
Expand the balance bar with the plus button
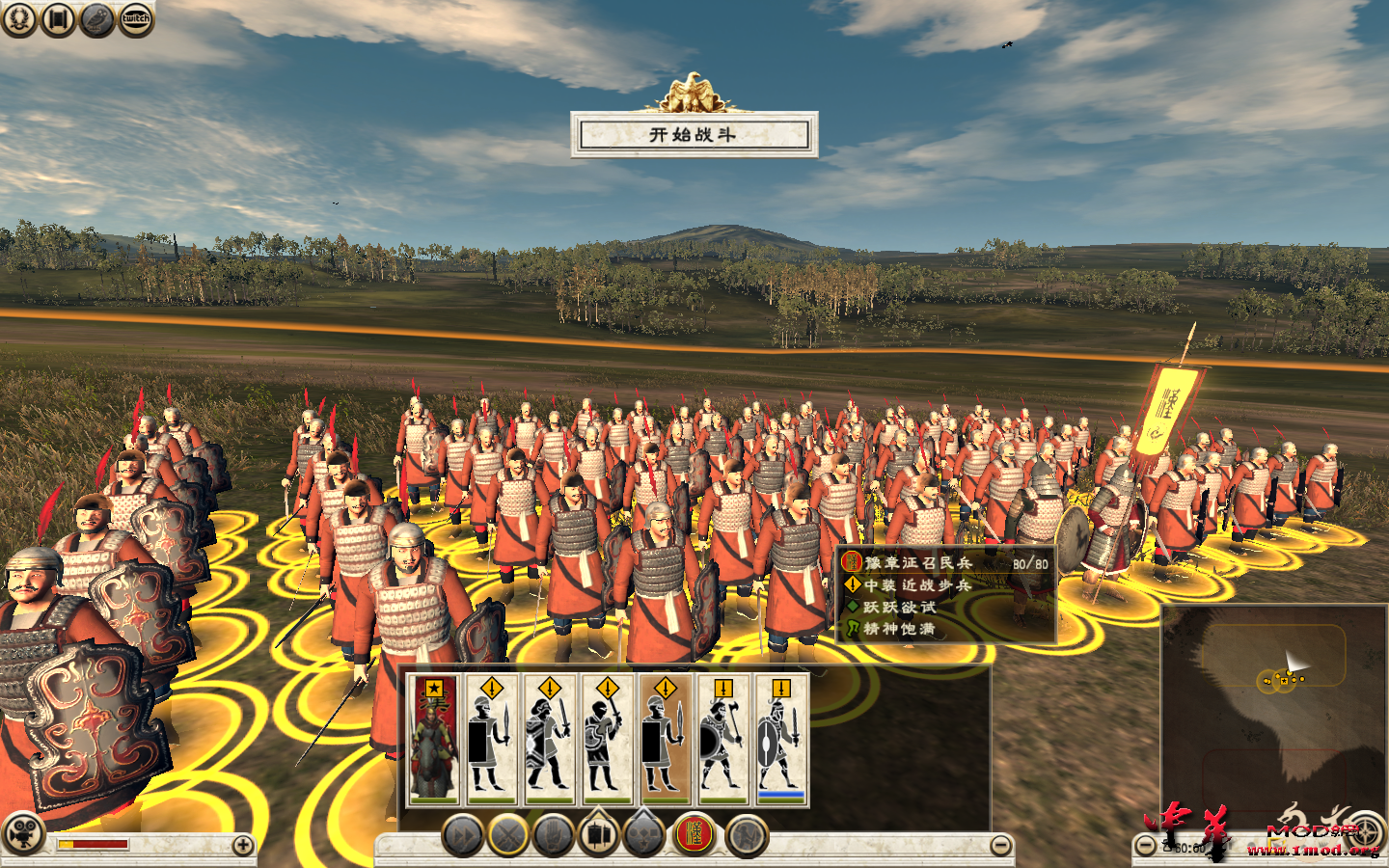243,845
